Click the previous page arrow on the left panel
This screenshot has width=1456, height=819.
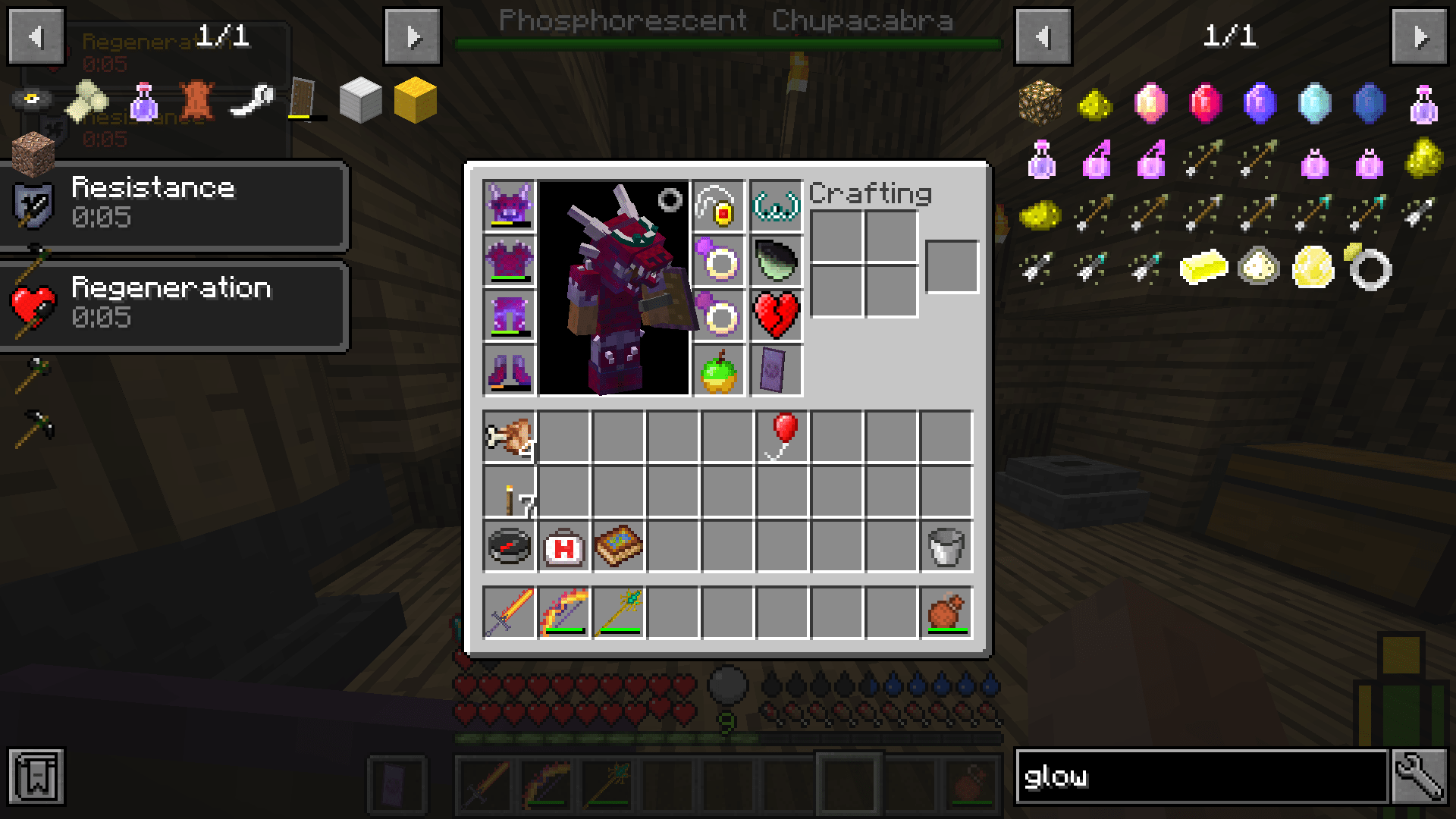click(x=35, y=36)
